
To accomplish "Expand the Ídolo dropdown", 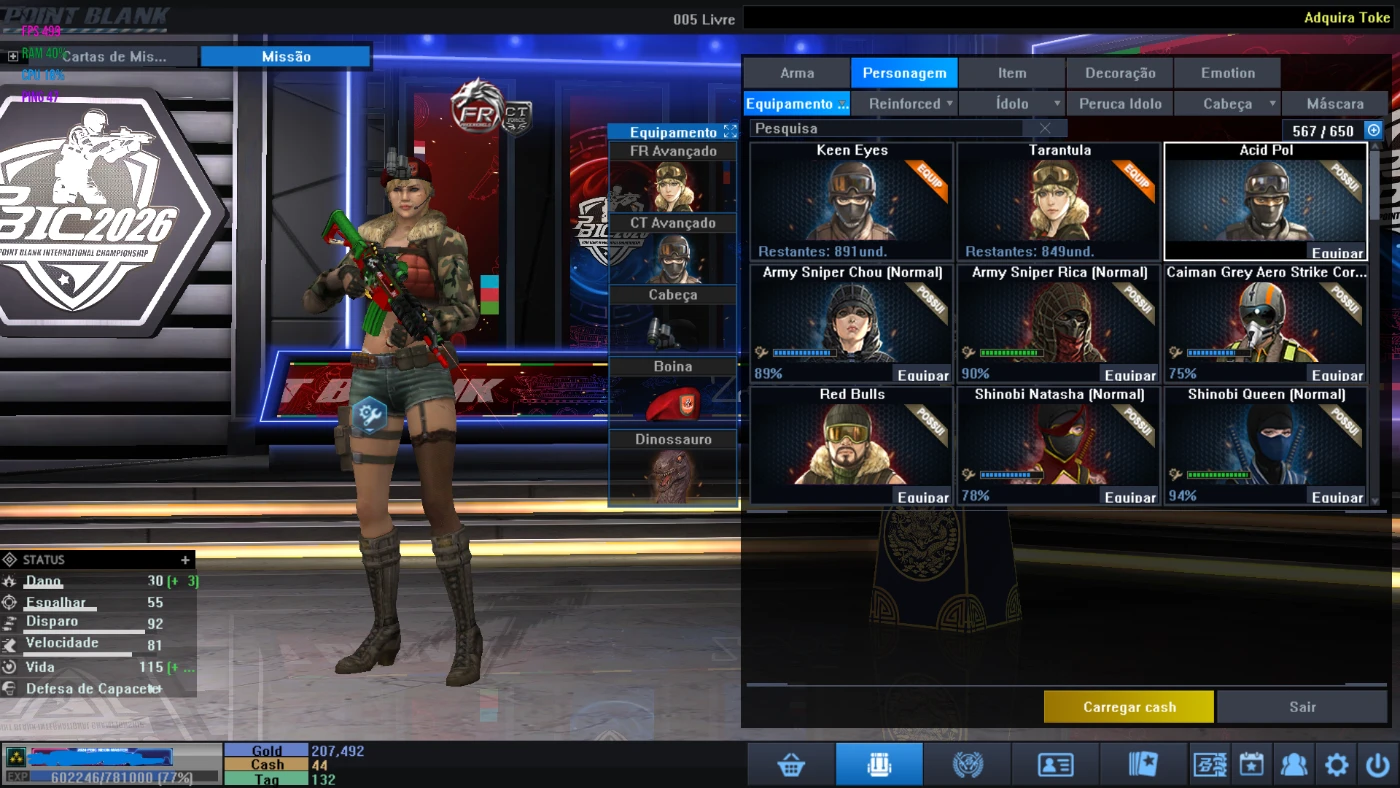I will (x=1012, y=104).
